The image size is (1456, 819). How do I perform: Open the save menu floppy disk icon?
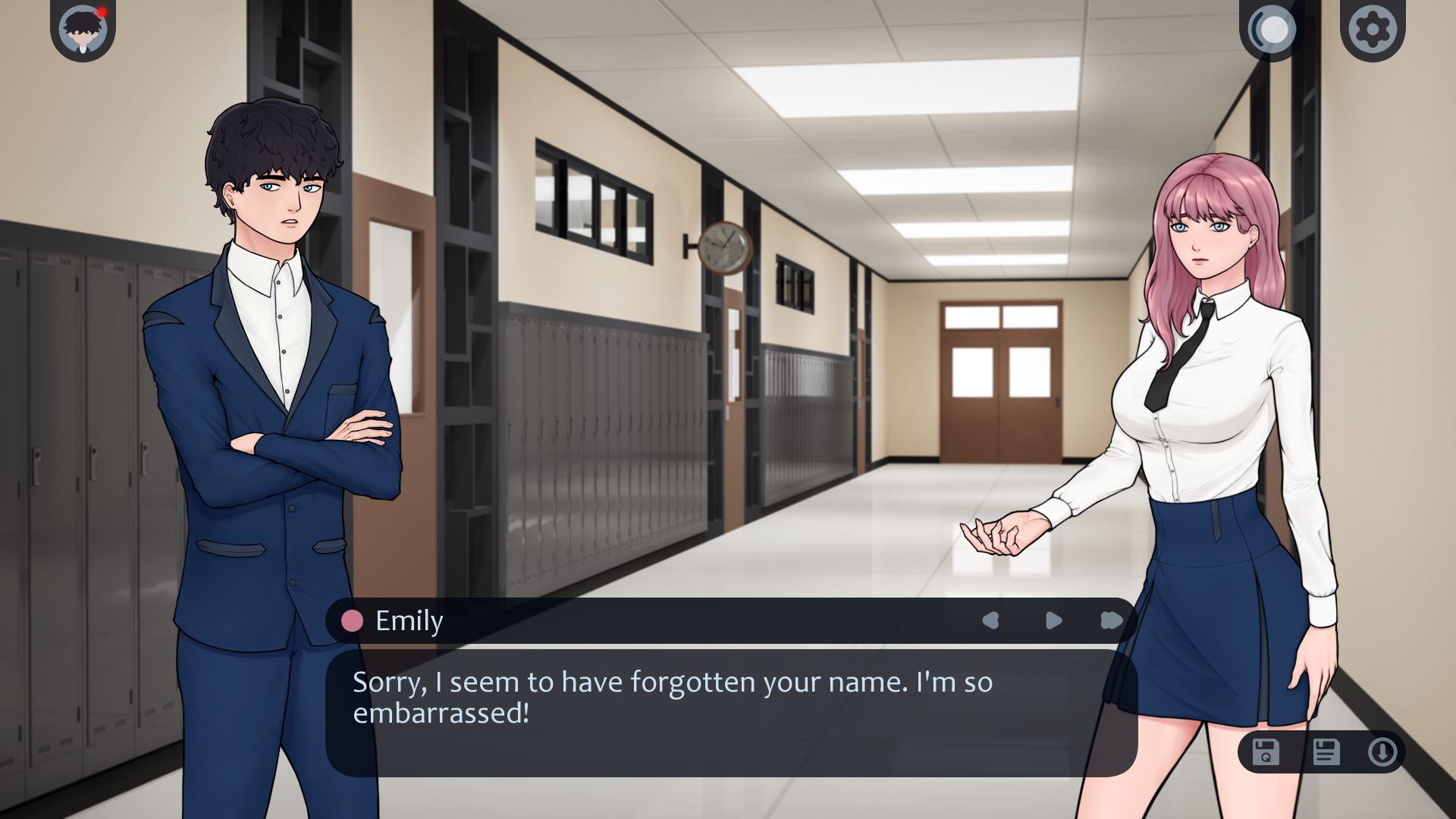[1326, 752]
